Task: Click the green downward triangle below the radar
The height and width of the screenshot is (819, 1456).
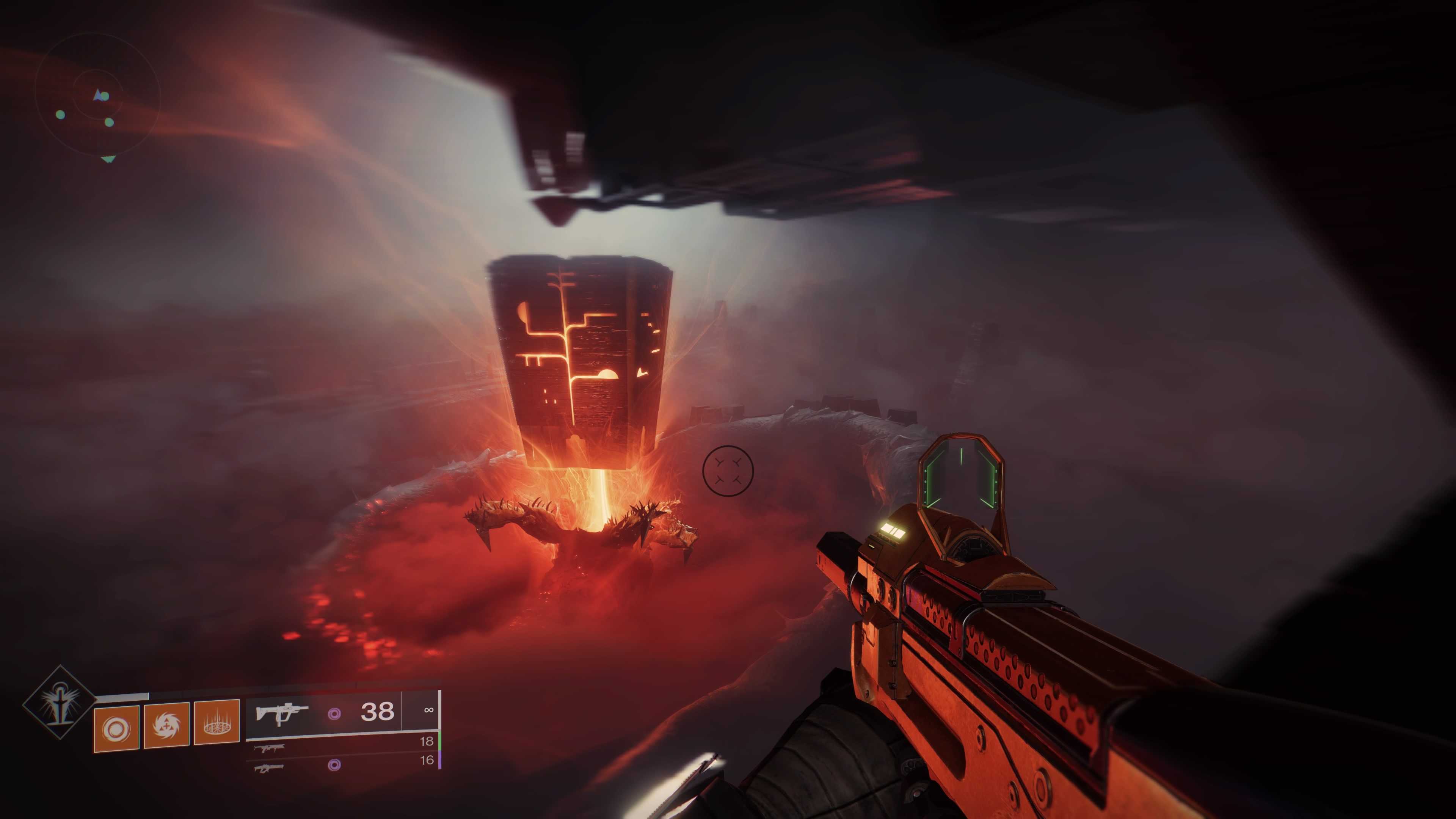Action: [107, 159]
